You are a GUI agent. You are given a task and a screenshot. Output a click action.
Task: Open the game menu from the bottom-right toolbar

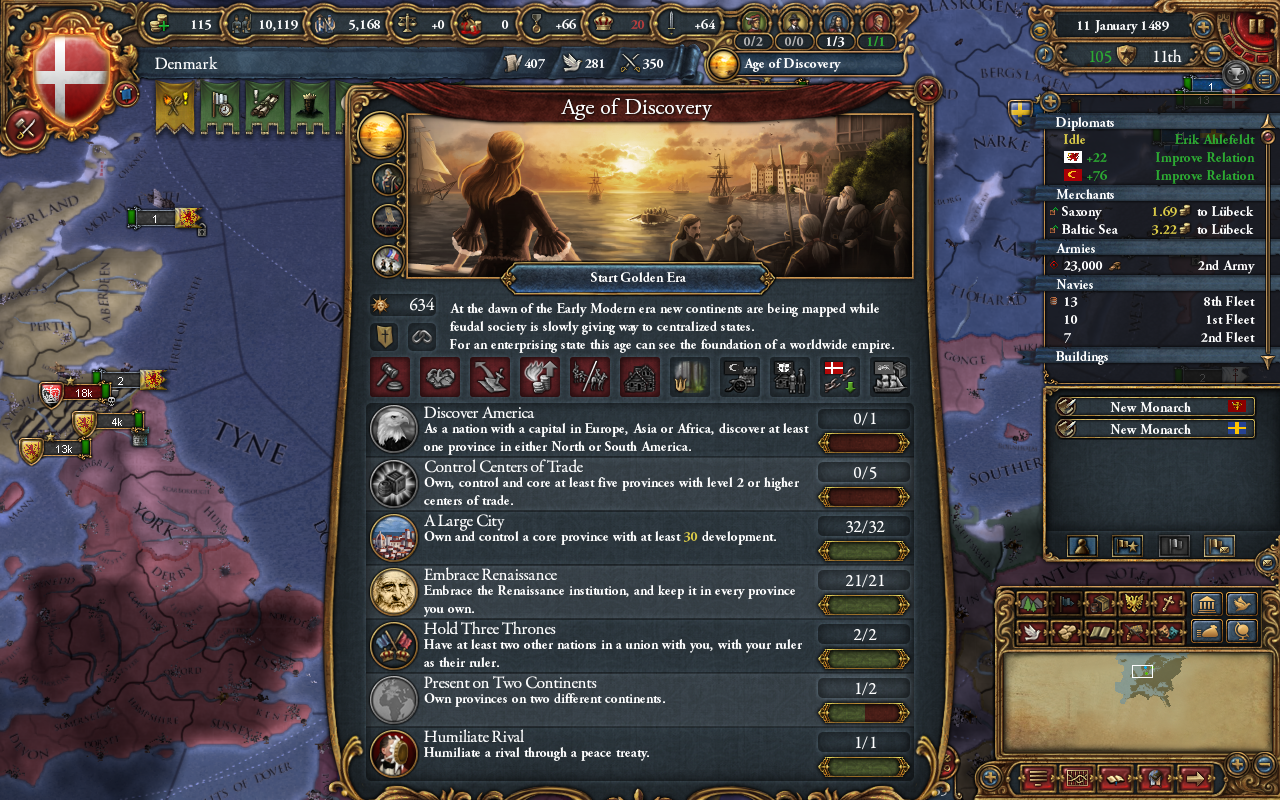[1037, 778]
